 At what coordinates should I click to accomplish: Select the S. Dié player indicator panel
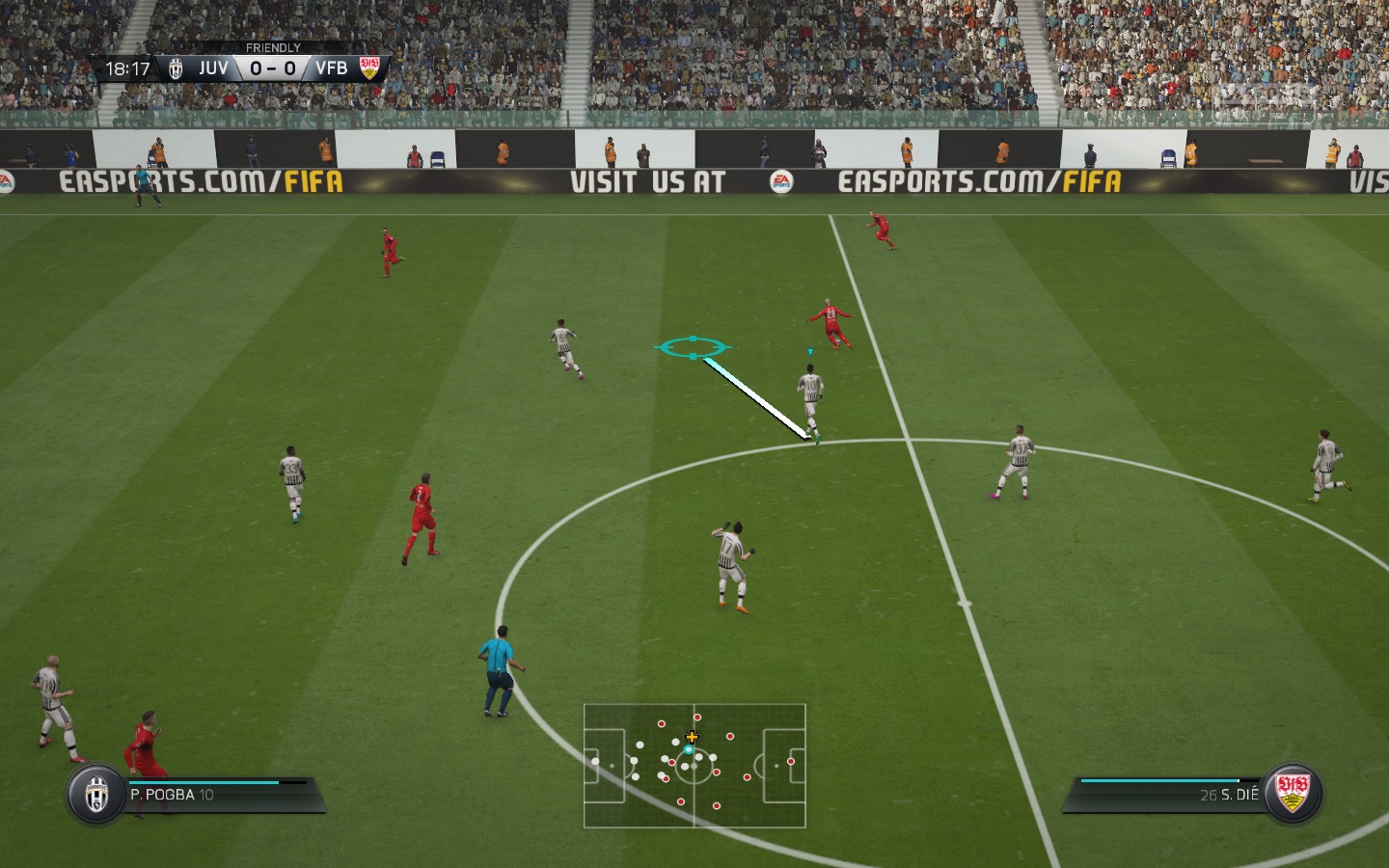[x=1167, y=795]
